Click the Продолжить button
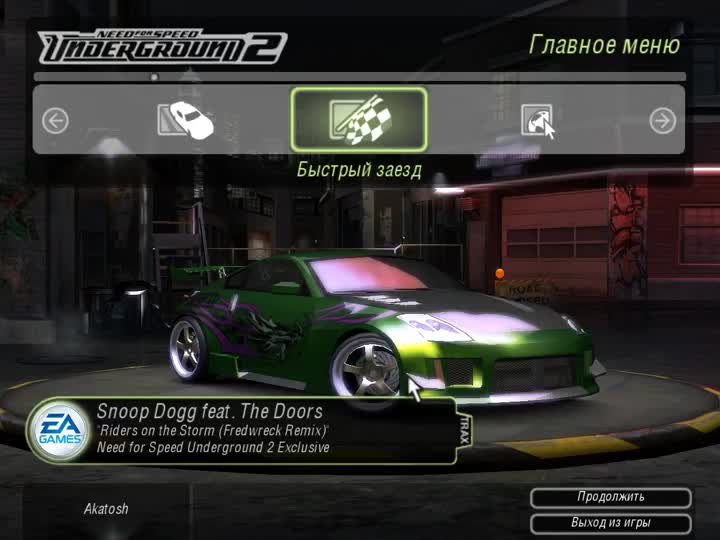This screenshot has height=540, width=720. 610,497
